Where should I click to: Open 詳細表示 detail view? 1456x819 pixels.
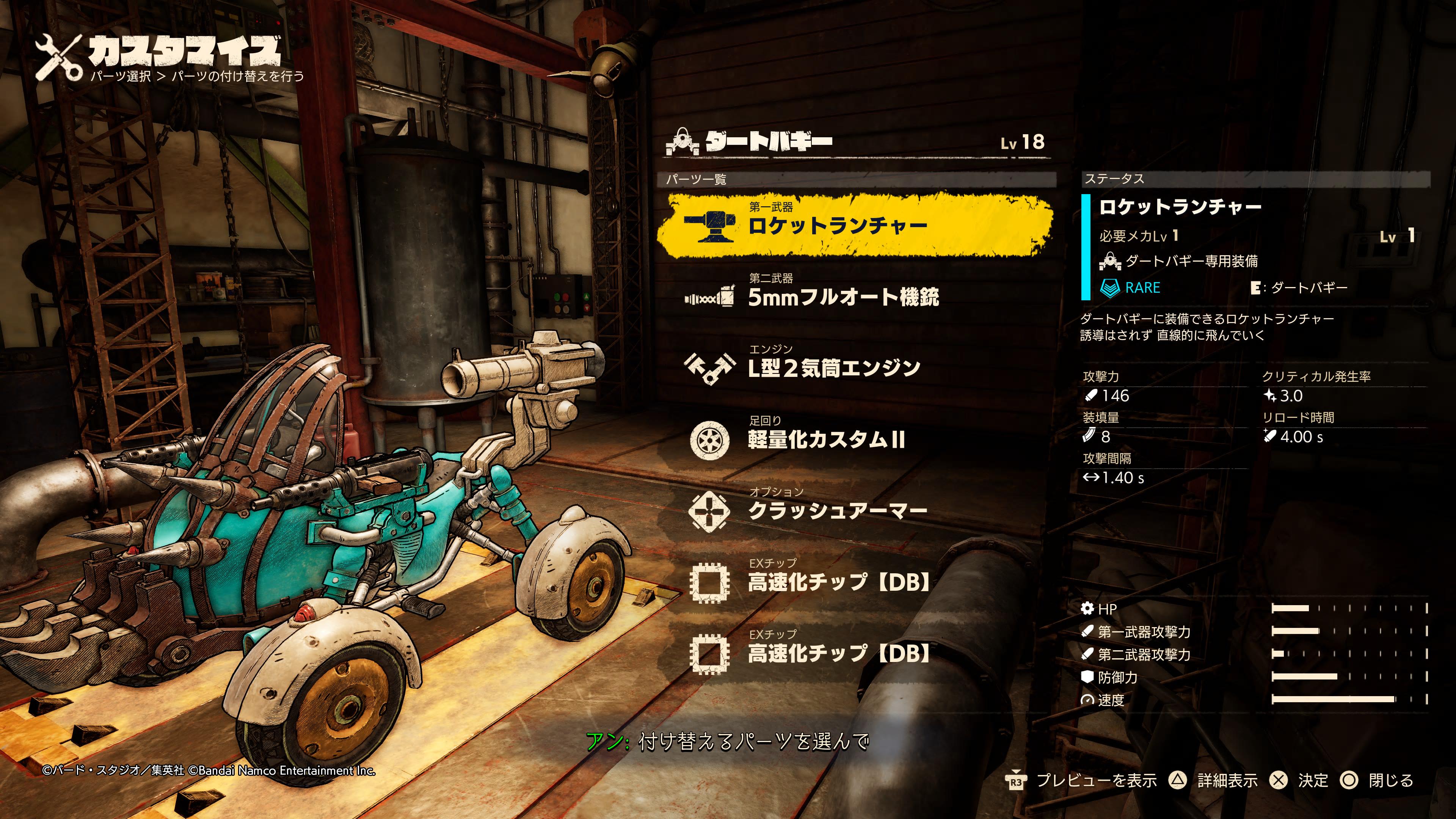click(x=1218, y=781)
